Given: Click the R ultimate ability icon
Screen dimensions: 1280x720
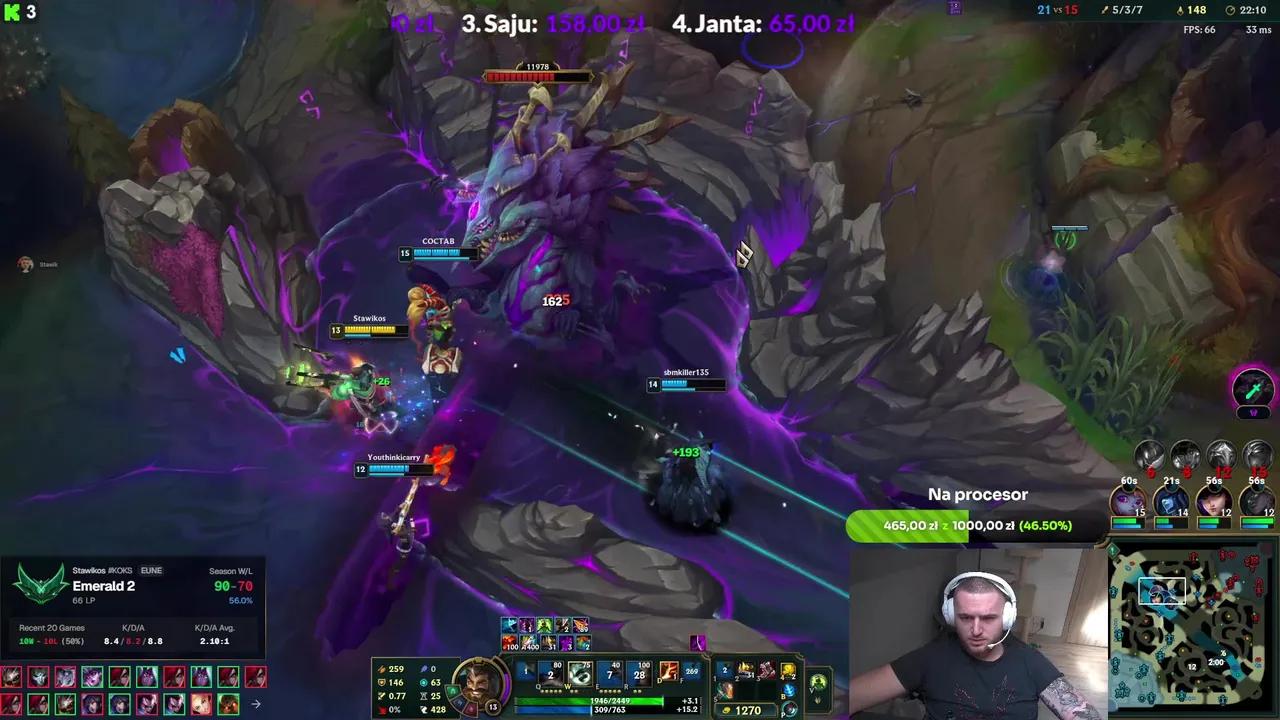Looking at the screenshot, I should pos(638,672).
